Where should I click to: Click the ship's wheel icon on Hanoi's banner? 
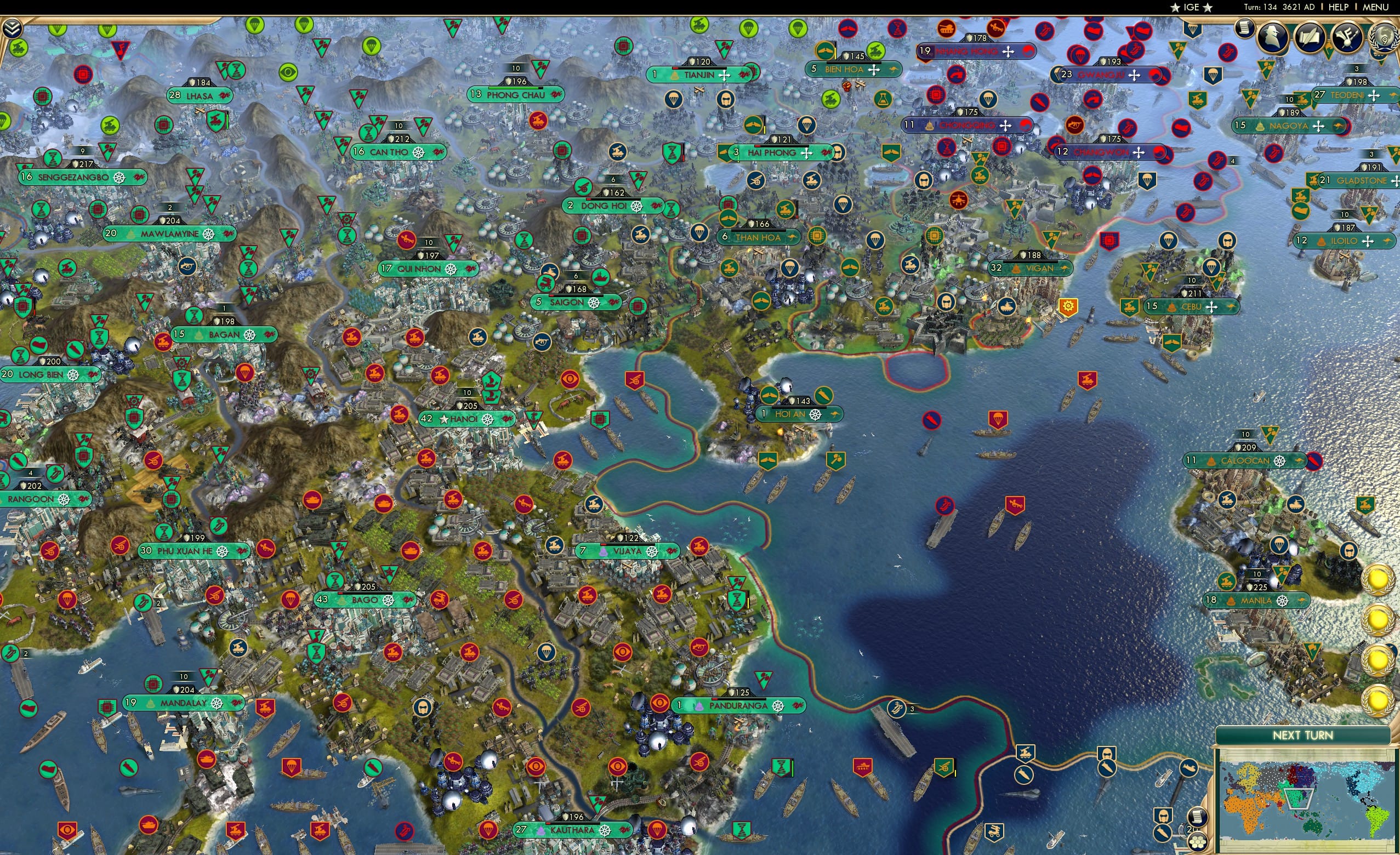(x=487, y=421)
